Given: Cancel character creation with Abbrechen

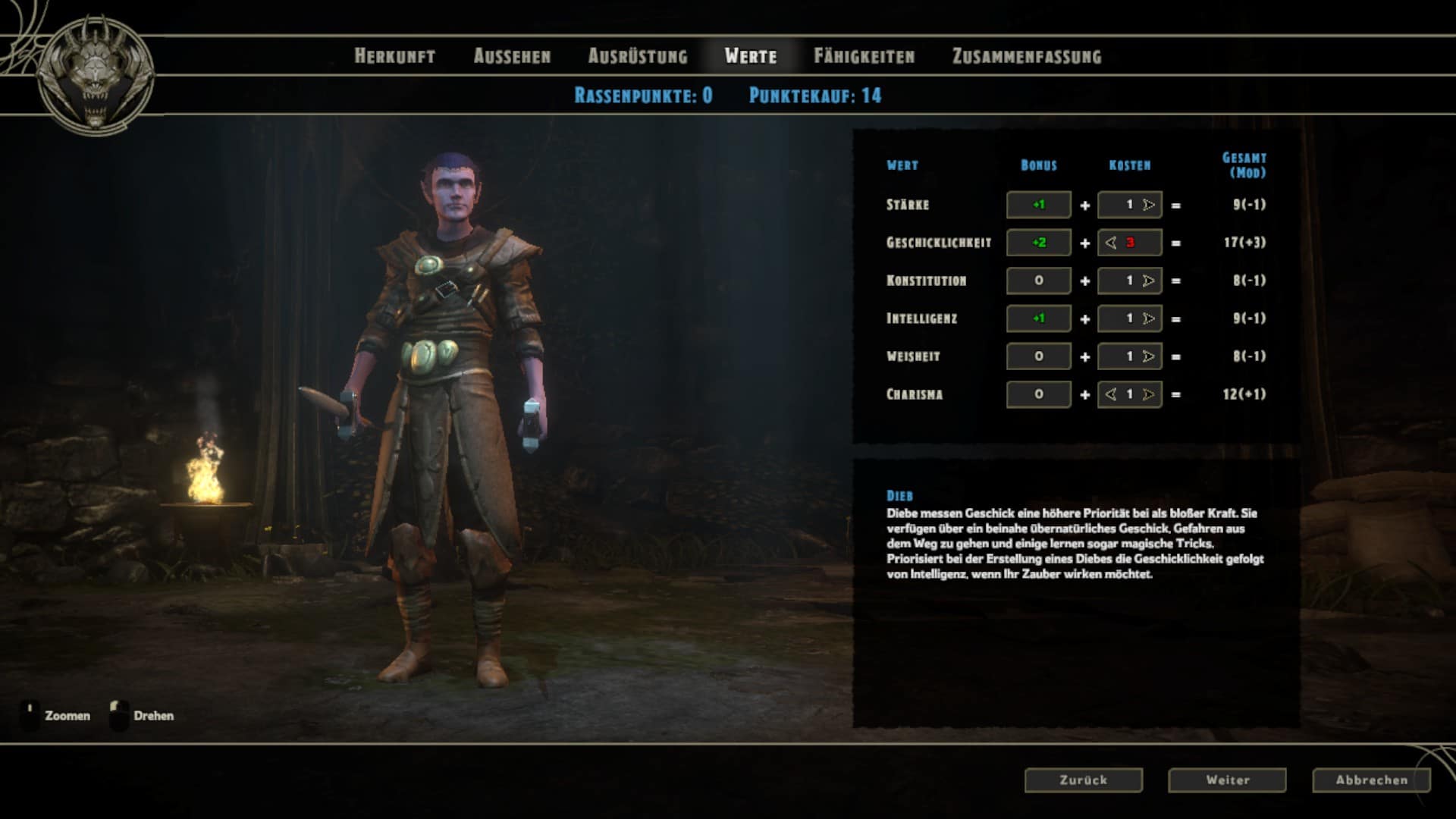Looking at the screenshot, I should click(x=1371, y=780).
